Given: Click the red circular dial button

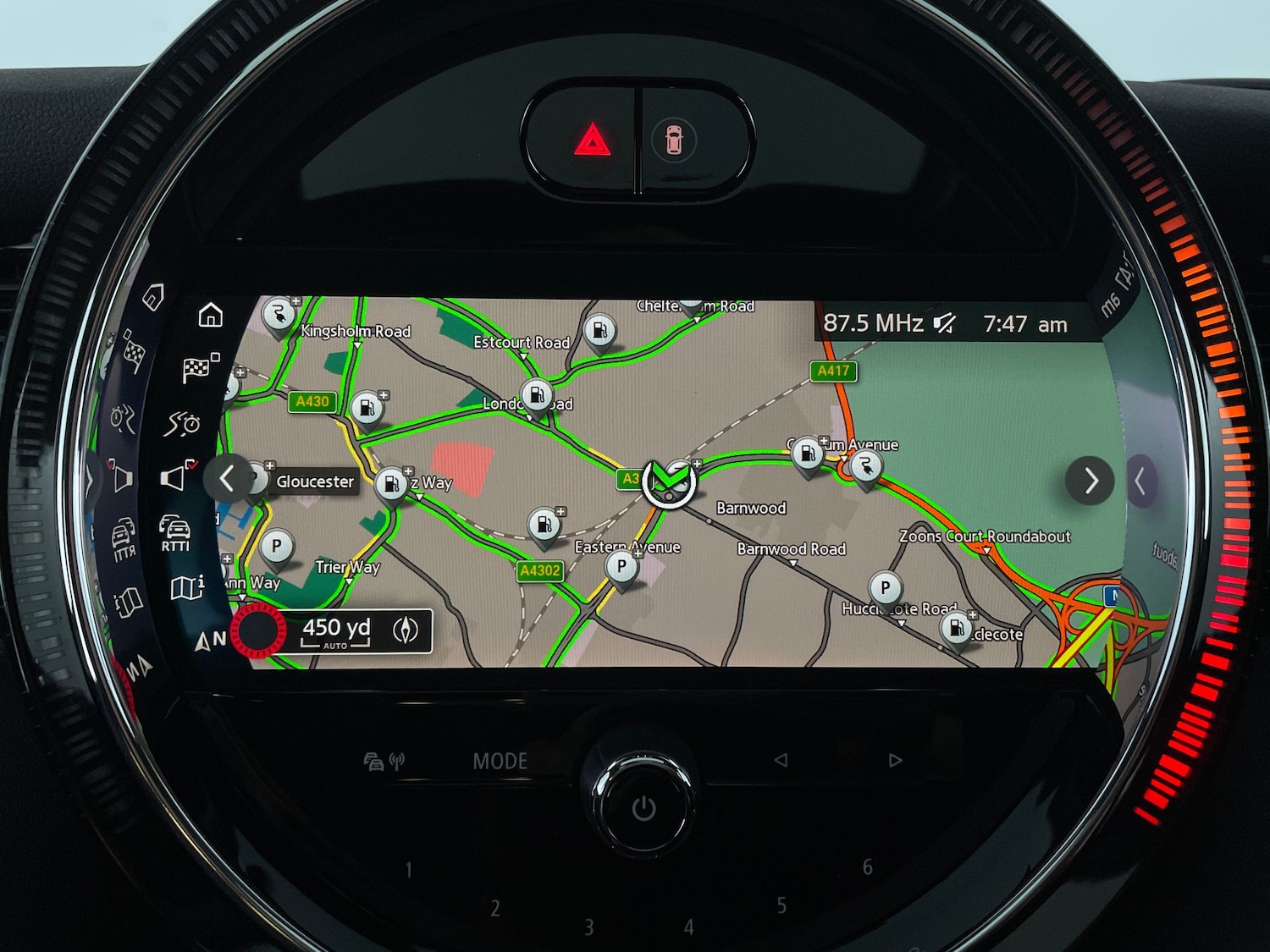Looking at the screenshot, I should click(259, 630).
